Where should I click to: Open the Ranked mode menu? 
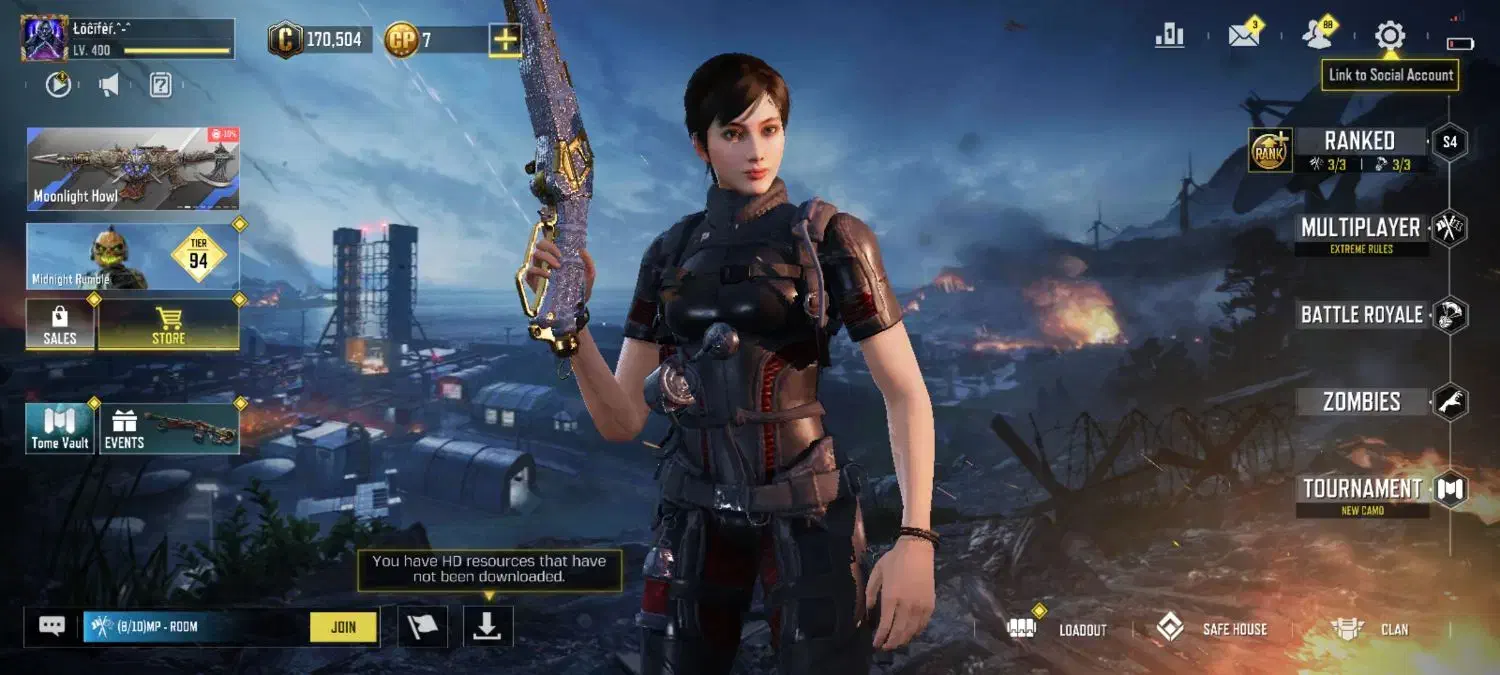(x=1358, y=141)
